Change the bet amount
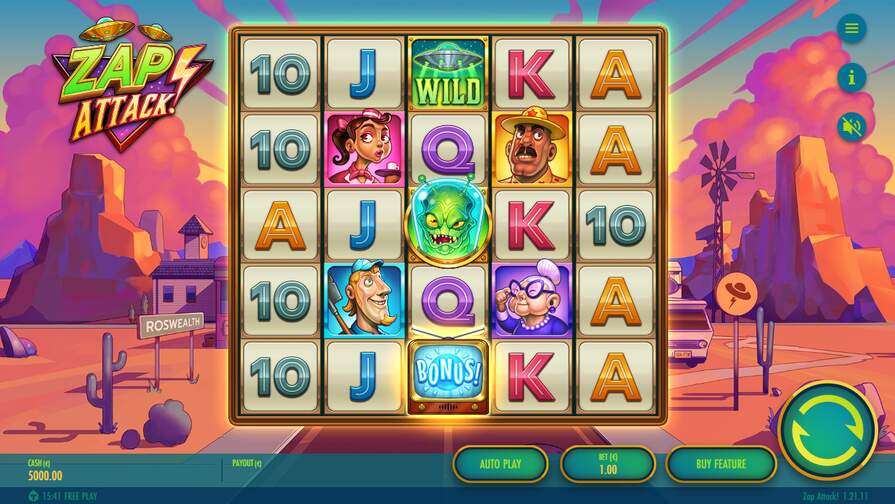The image size is (895, 504). click(608, 464)
